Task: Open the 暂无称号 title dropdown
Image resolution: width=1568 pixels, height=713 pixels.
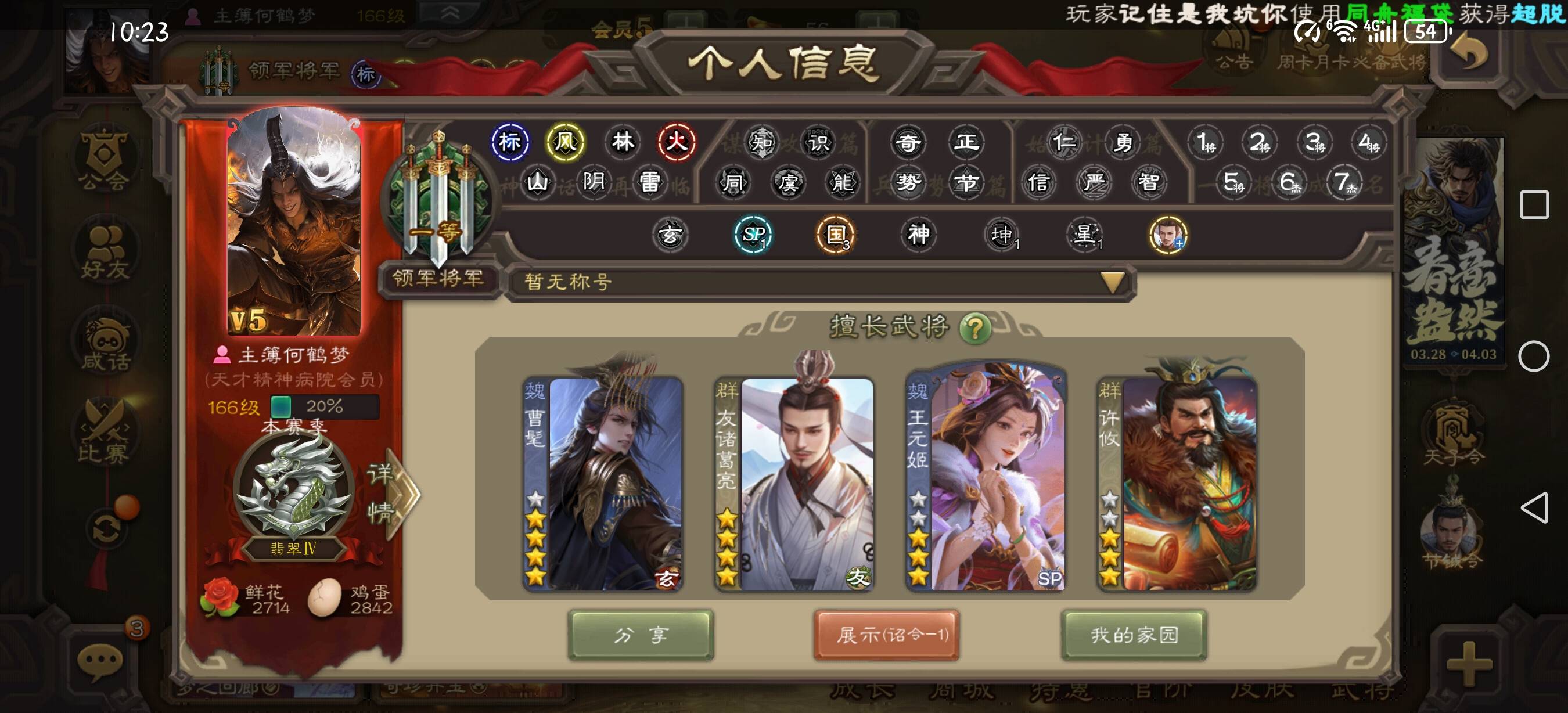Action: pos(1113,282)
